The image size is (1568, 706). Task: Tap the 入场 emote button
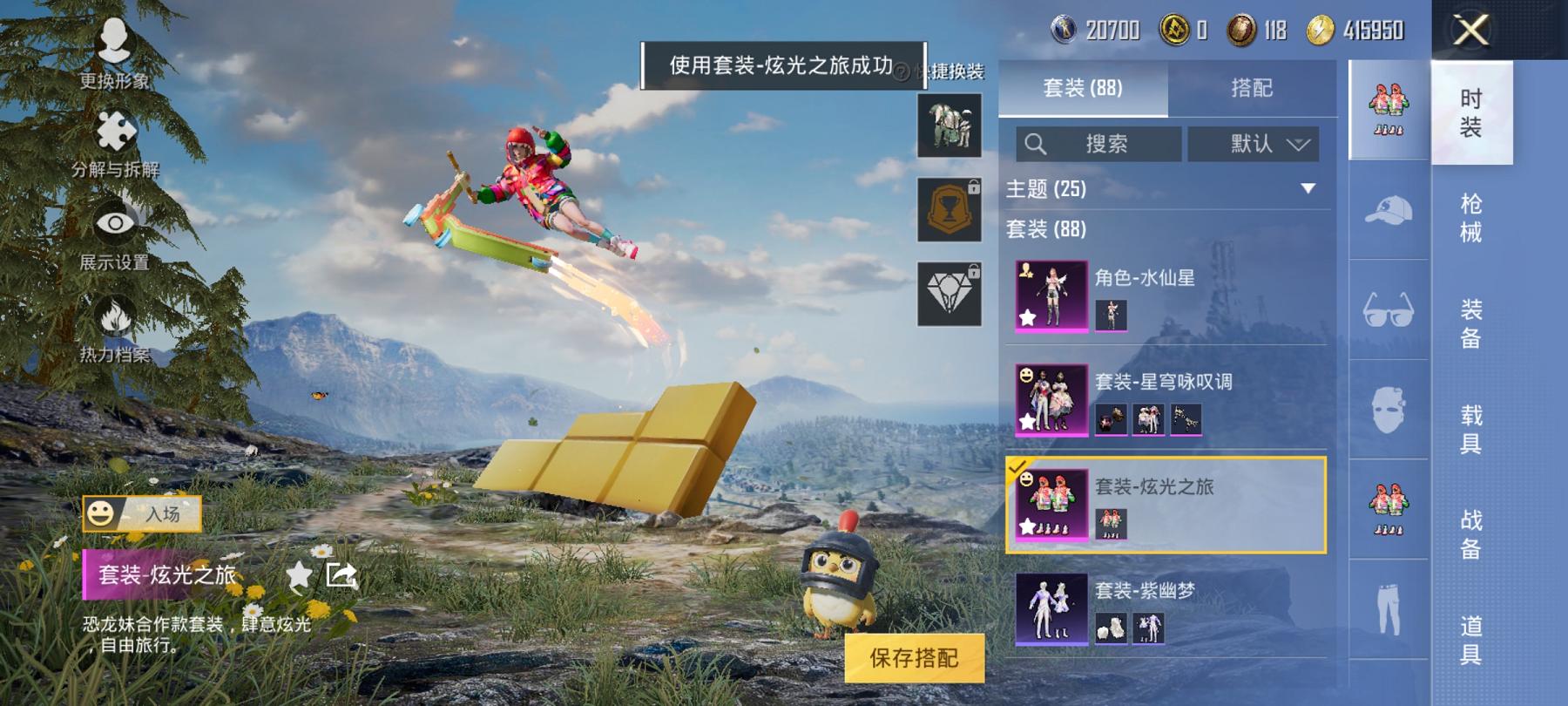144,514
